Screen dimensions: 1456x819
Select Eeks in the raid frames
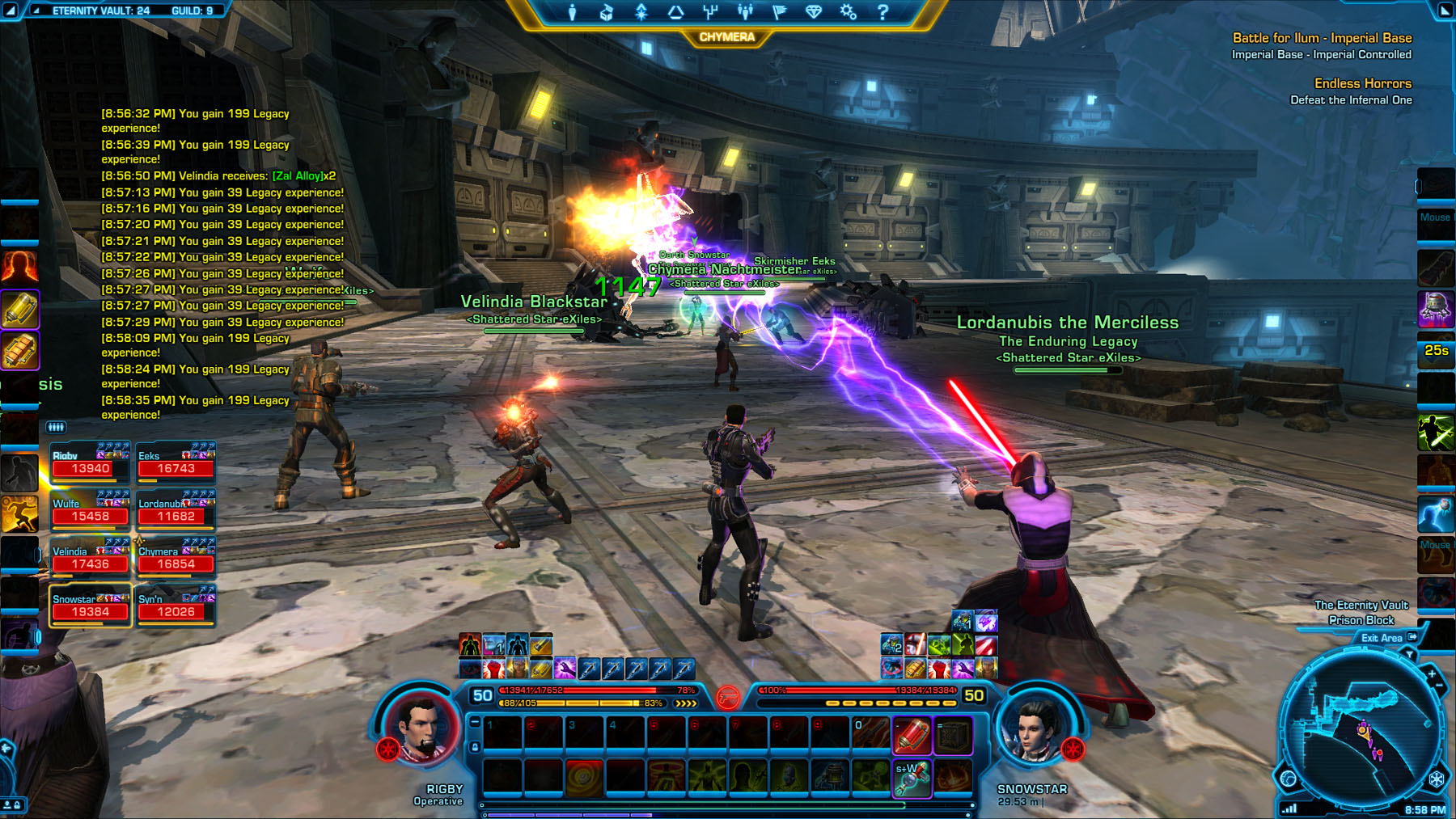click(x=176, y=462)
